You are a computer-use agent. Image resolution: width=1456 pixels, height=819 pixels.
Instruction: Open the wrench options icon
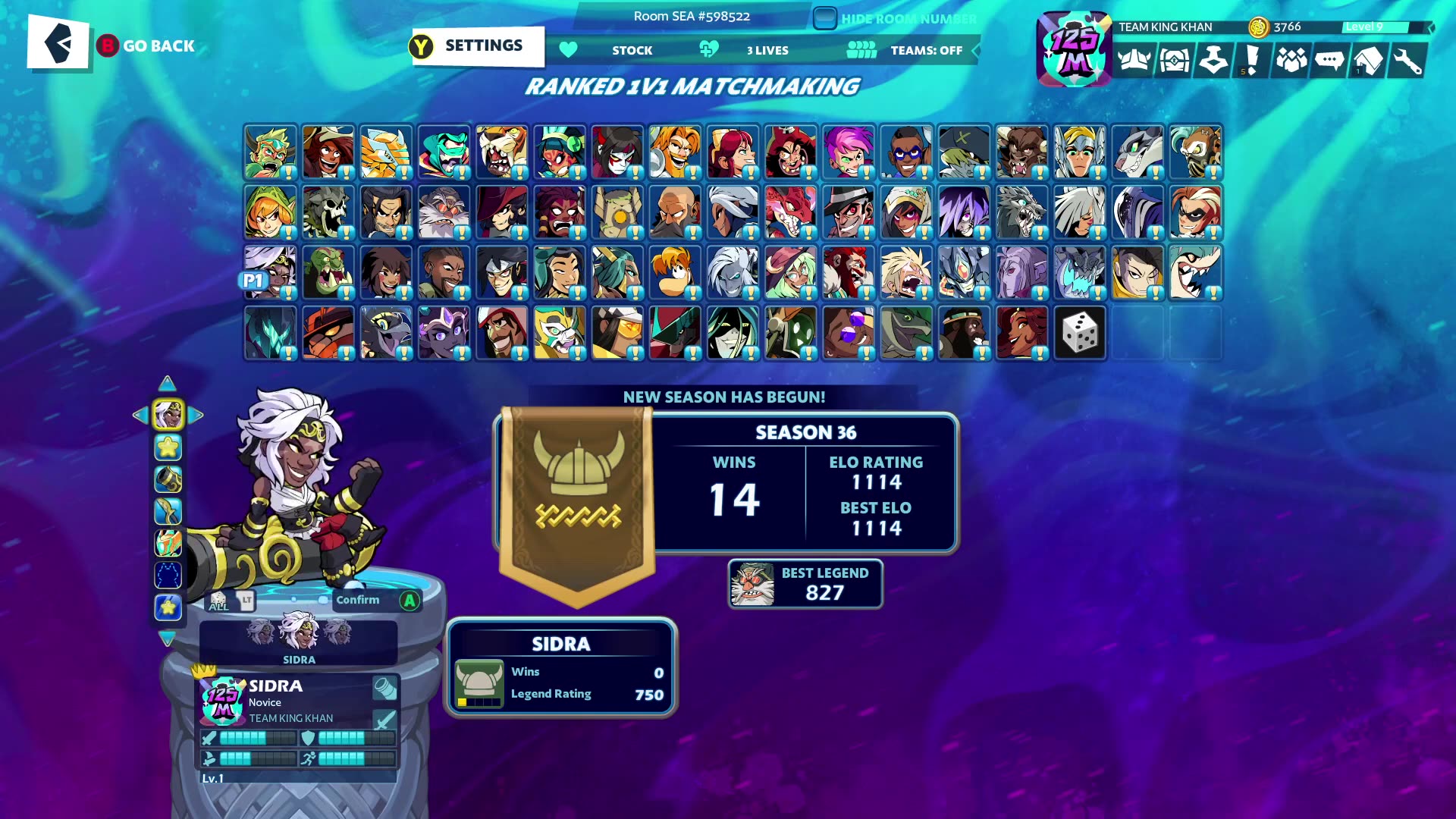1407,61
